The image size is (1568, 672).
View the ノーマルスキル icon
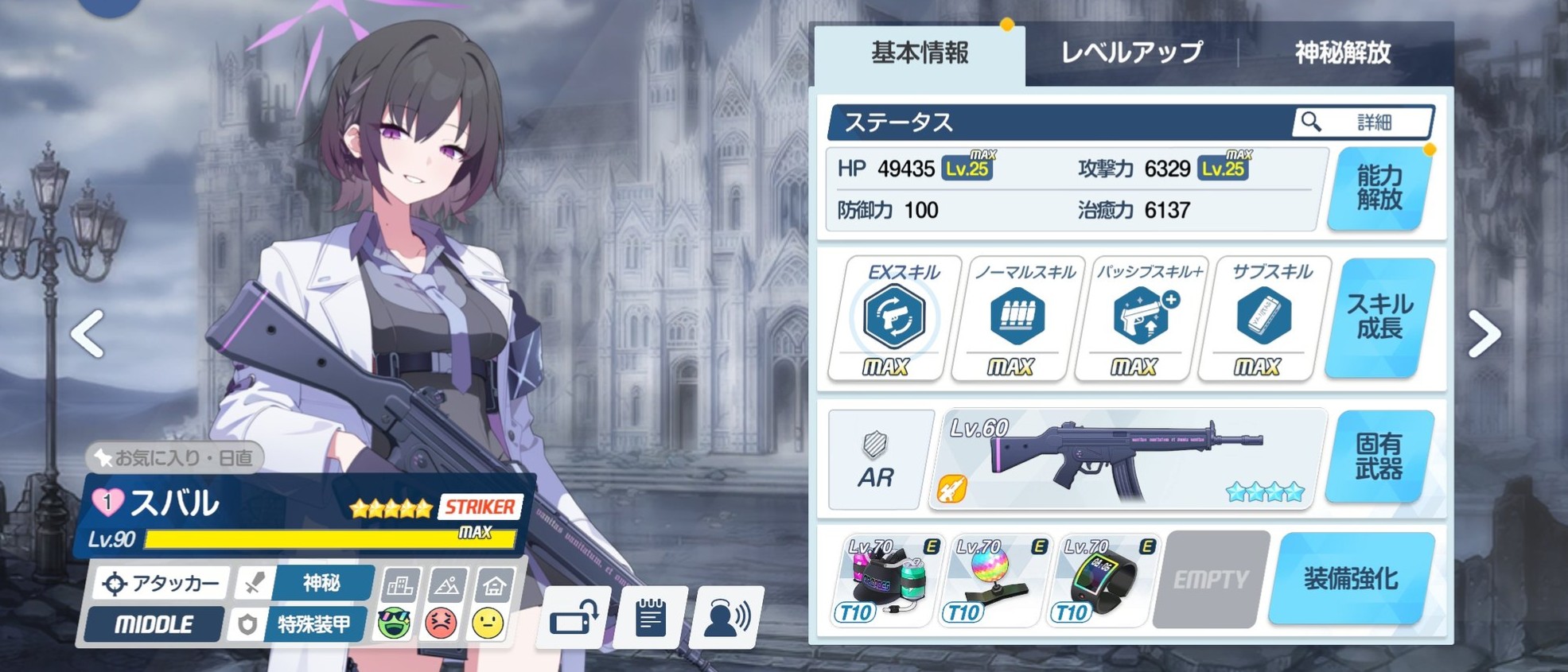(x=1017, y=317)
